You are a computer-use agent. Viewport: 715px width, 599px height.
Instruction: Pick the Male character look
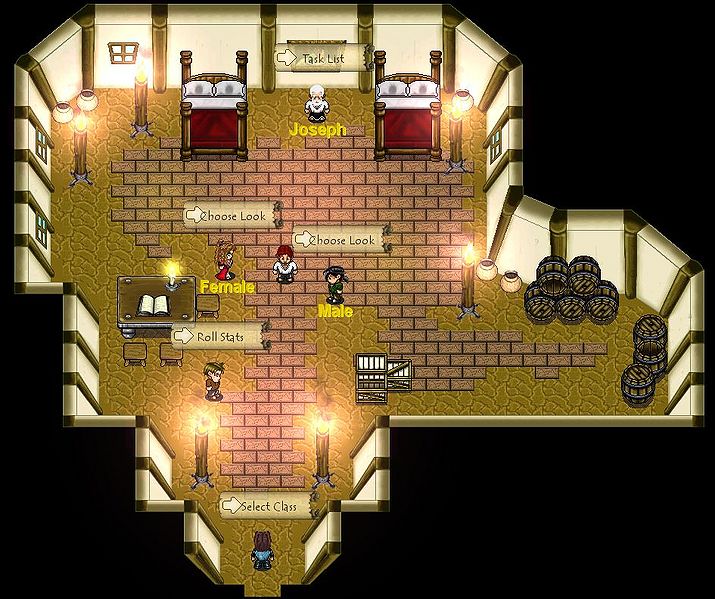pyautogui.click(x=334, y=284)
